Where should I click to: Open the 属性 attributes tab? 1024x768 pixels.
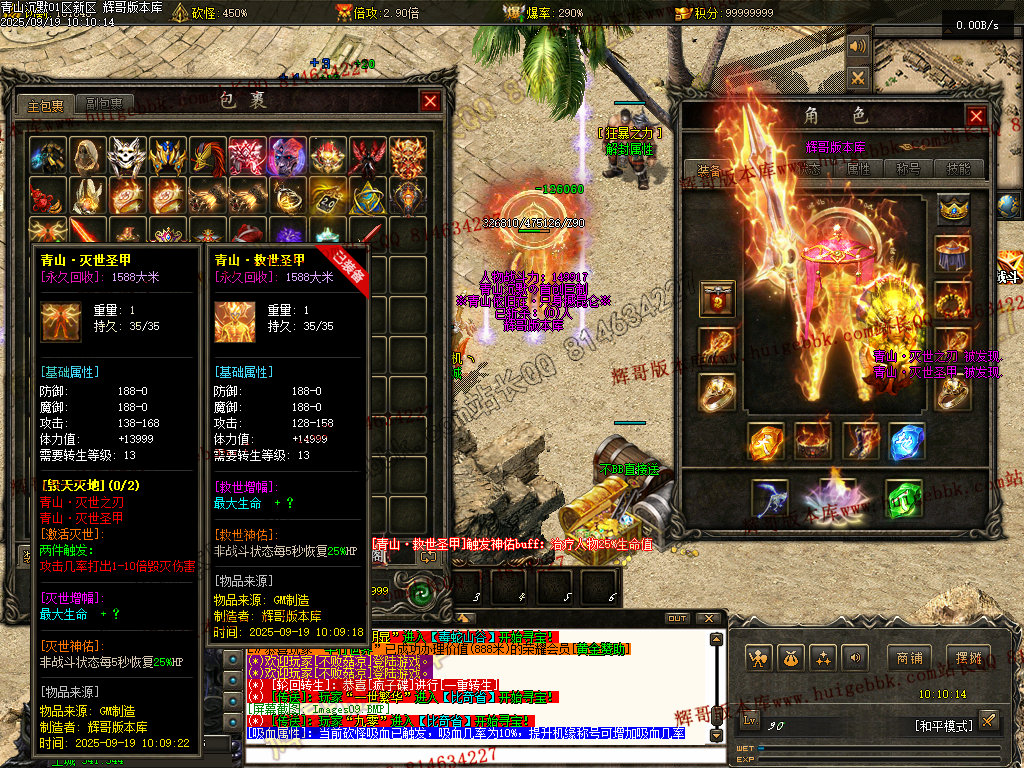(x=858, y=169)
